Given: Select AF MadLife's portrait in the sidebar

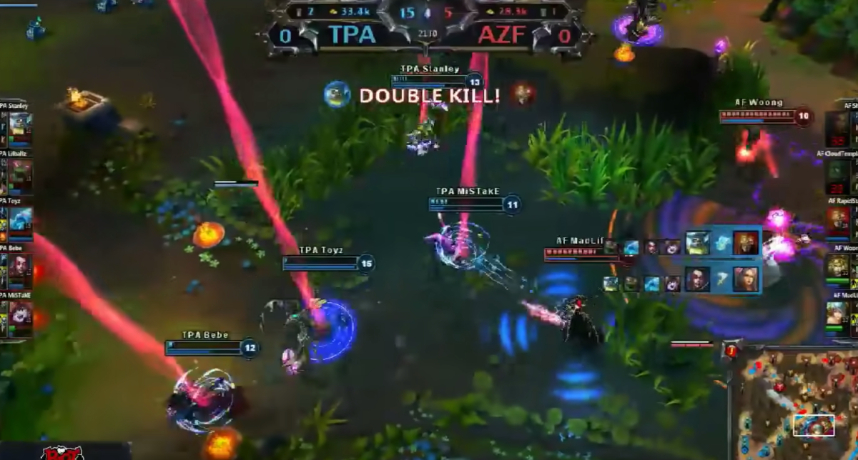Looking at the screenshot, I should pos(838,314).
